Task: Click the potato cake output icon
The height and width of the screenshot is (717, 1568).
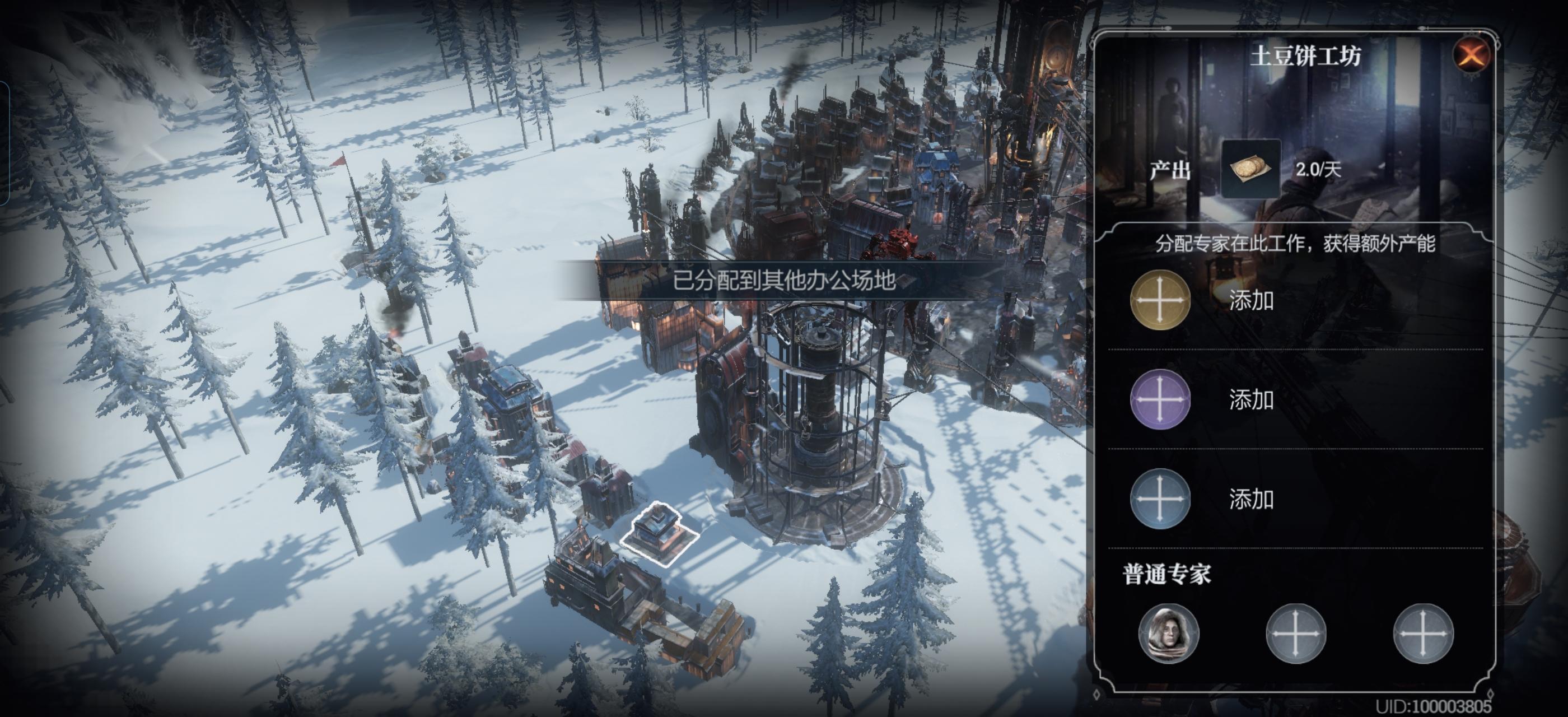Action: pyautogui.click(x=1250, y=169)
